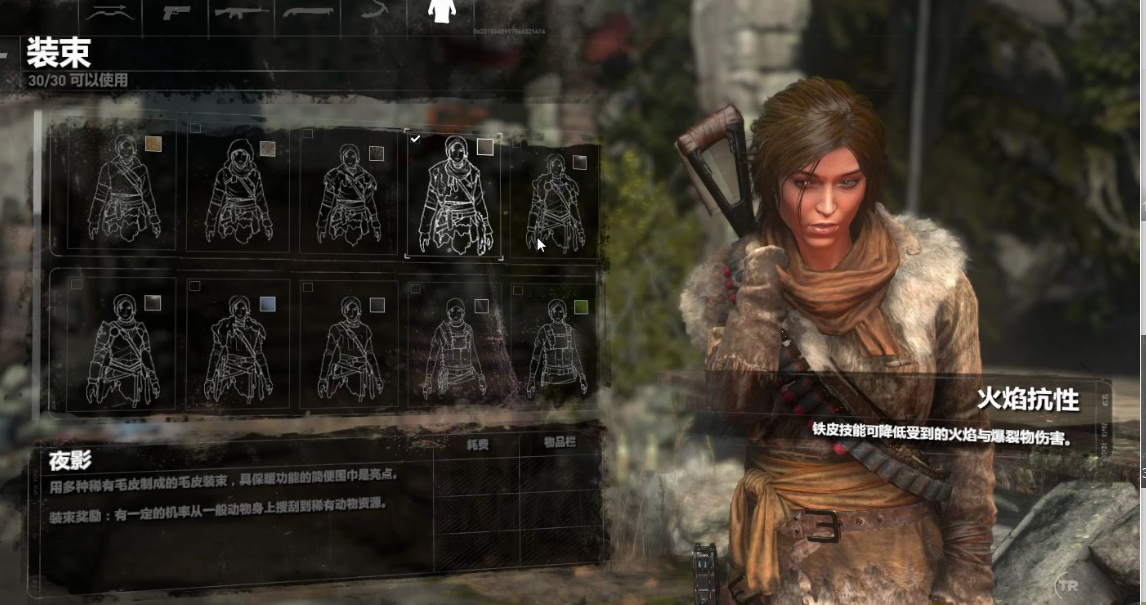Open the climbing axe tab

coord(374,12)
